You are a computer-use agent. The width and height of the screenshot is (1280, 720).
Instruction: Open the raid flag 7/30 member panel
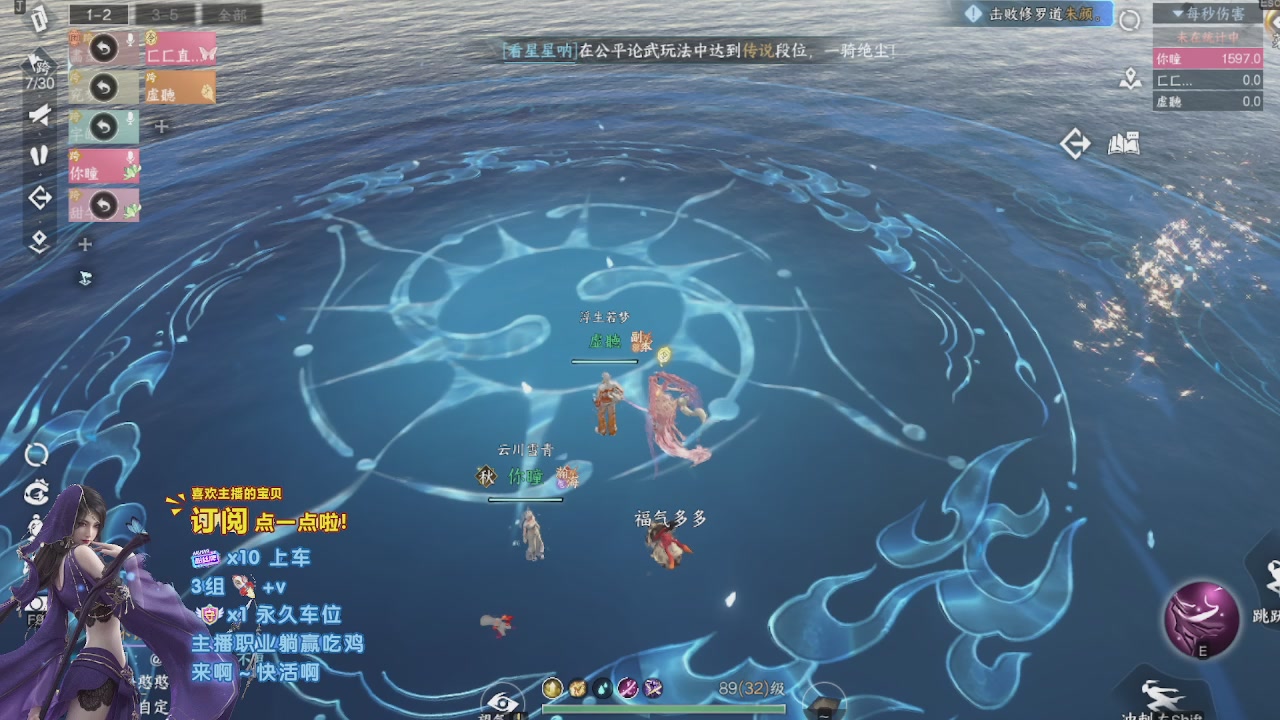pos(39,71)
